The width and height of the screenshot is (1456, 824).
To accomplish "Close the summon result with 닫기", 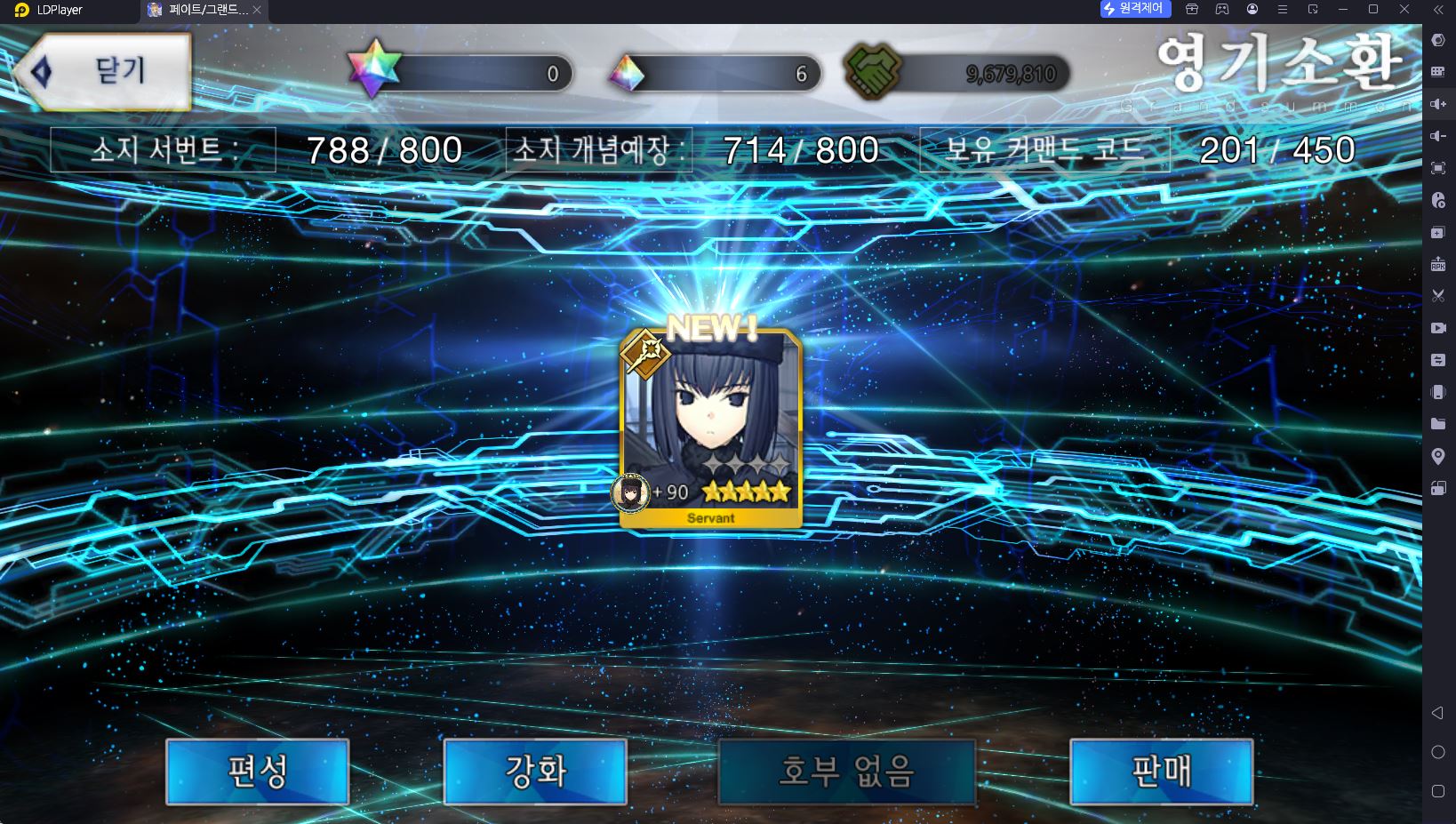I will tap(105, 72).
